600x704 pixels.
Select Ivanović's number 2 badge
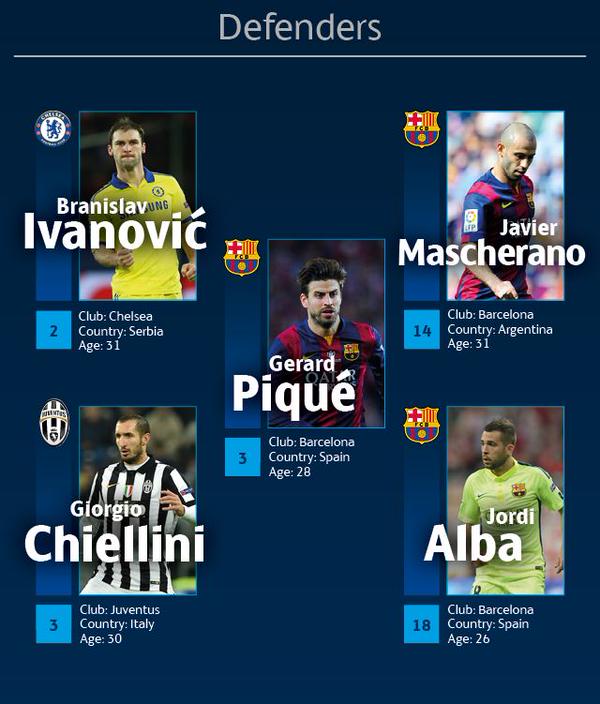(x=53, y=330)
